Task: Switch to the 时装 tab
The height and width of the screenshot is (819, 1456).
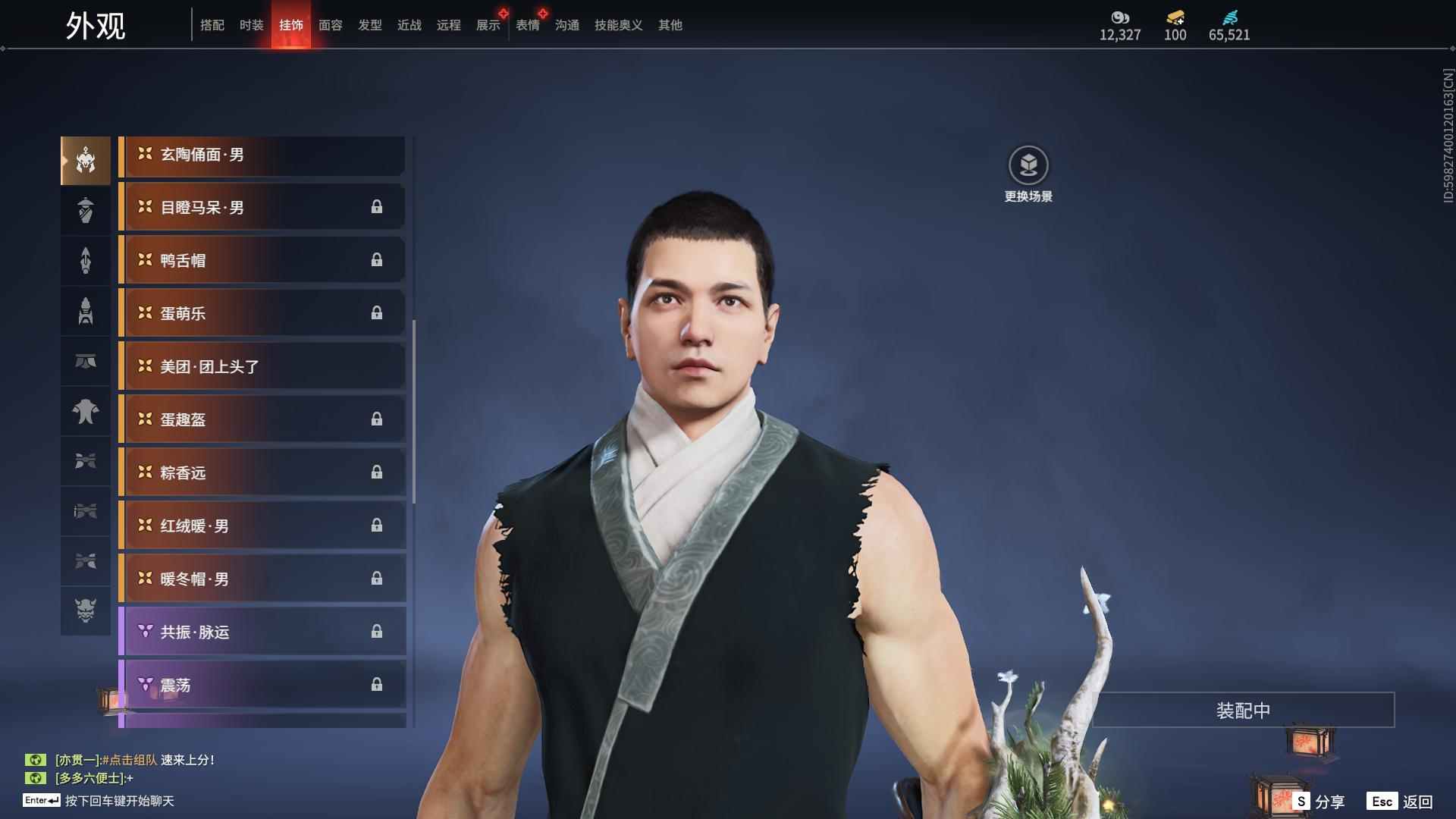Action: tap(251, 25)
